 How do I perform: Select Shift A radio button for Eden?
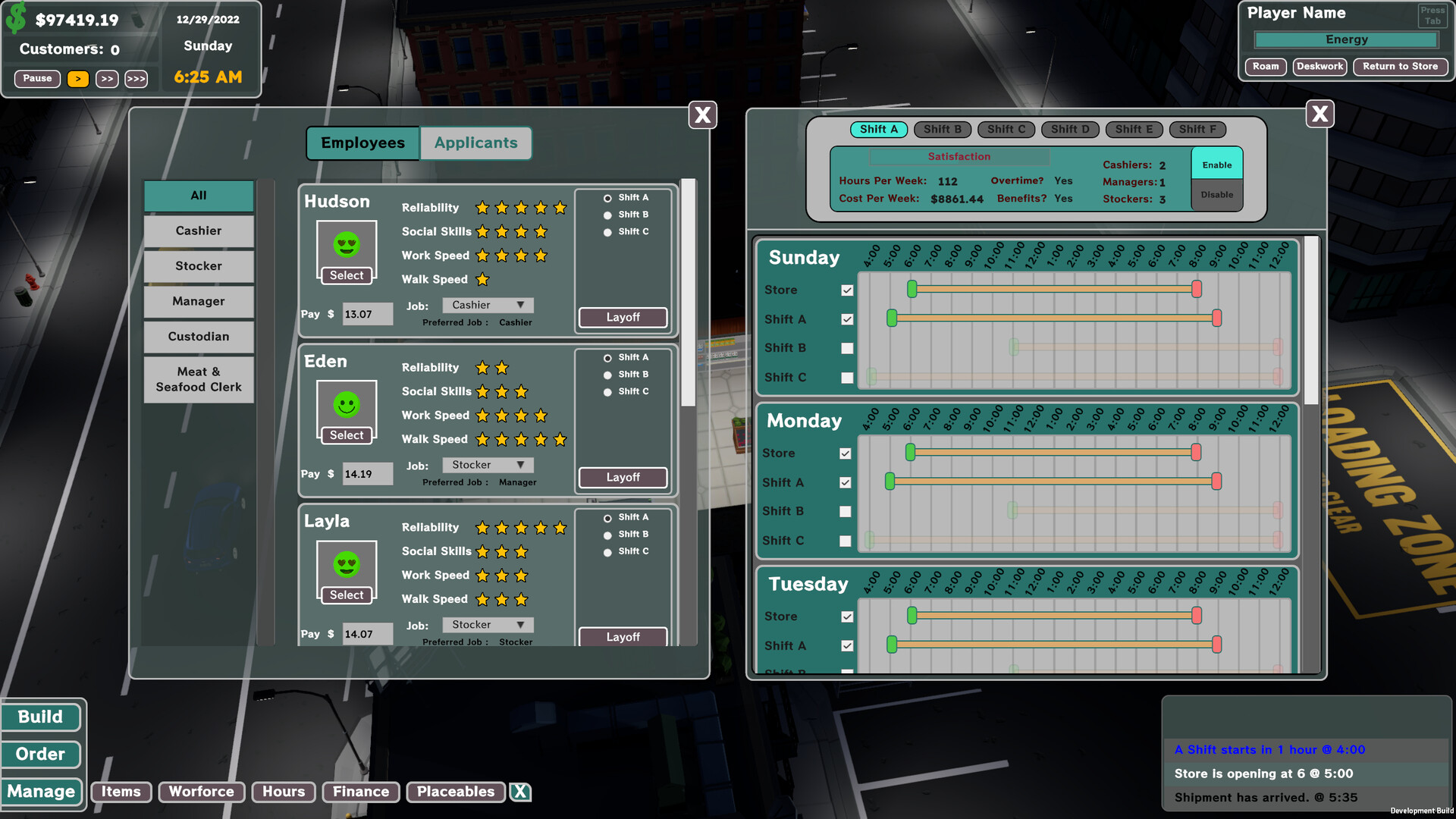click(x=607, y=356)
